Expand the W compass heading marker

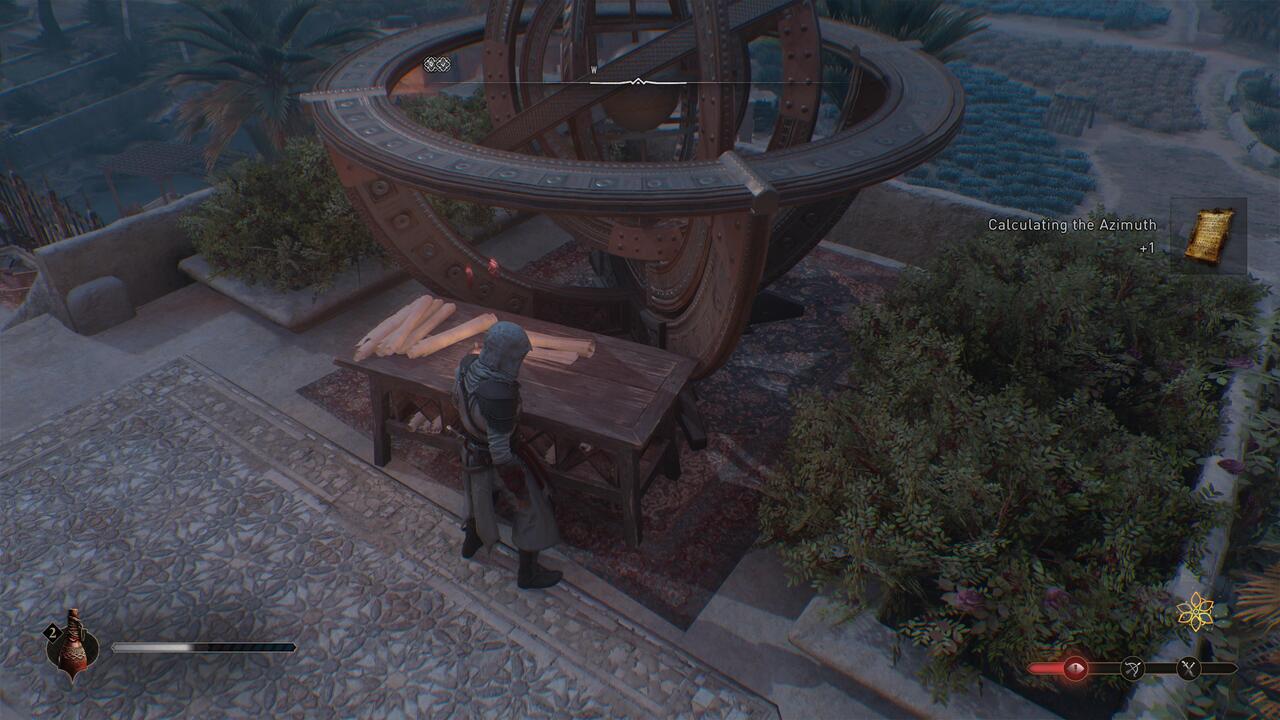pyautogui.click(x=592, y=70)
